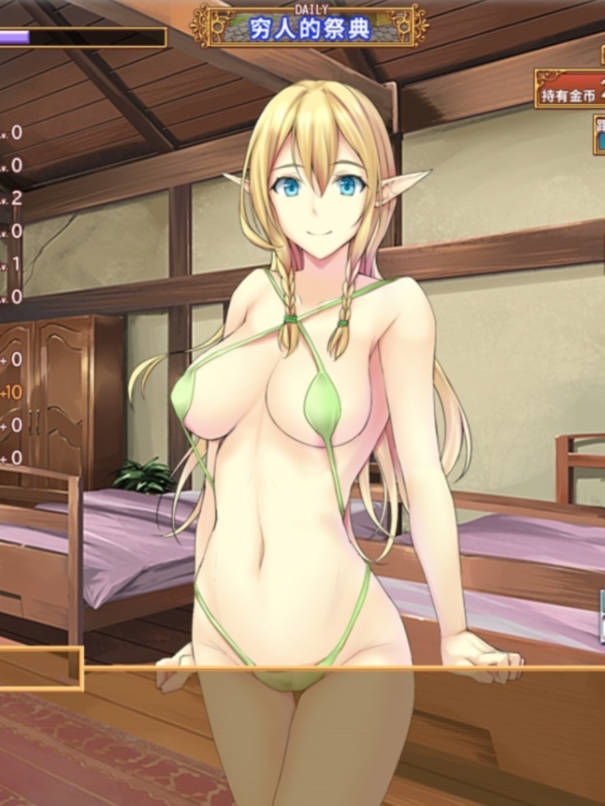The width and height of the screenshot is (605, 806).
Task: Click the 穷人的祭典 daily event banner
Action: 309,25
